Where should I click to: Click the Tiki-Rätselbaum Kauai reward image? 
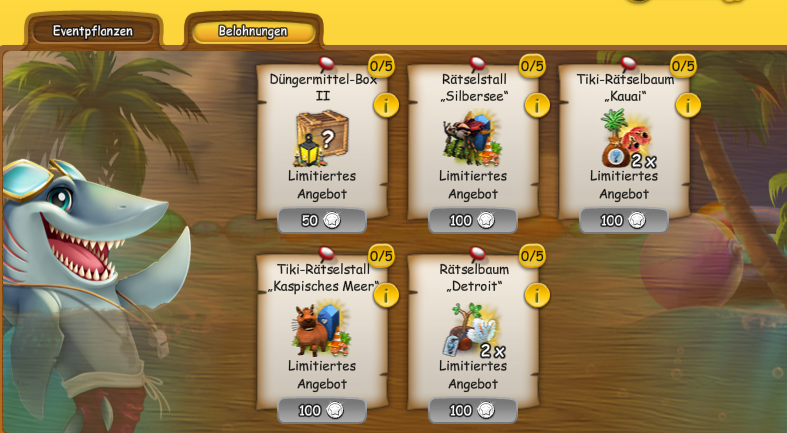[x=623, y=138]
